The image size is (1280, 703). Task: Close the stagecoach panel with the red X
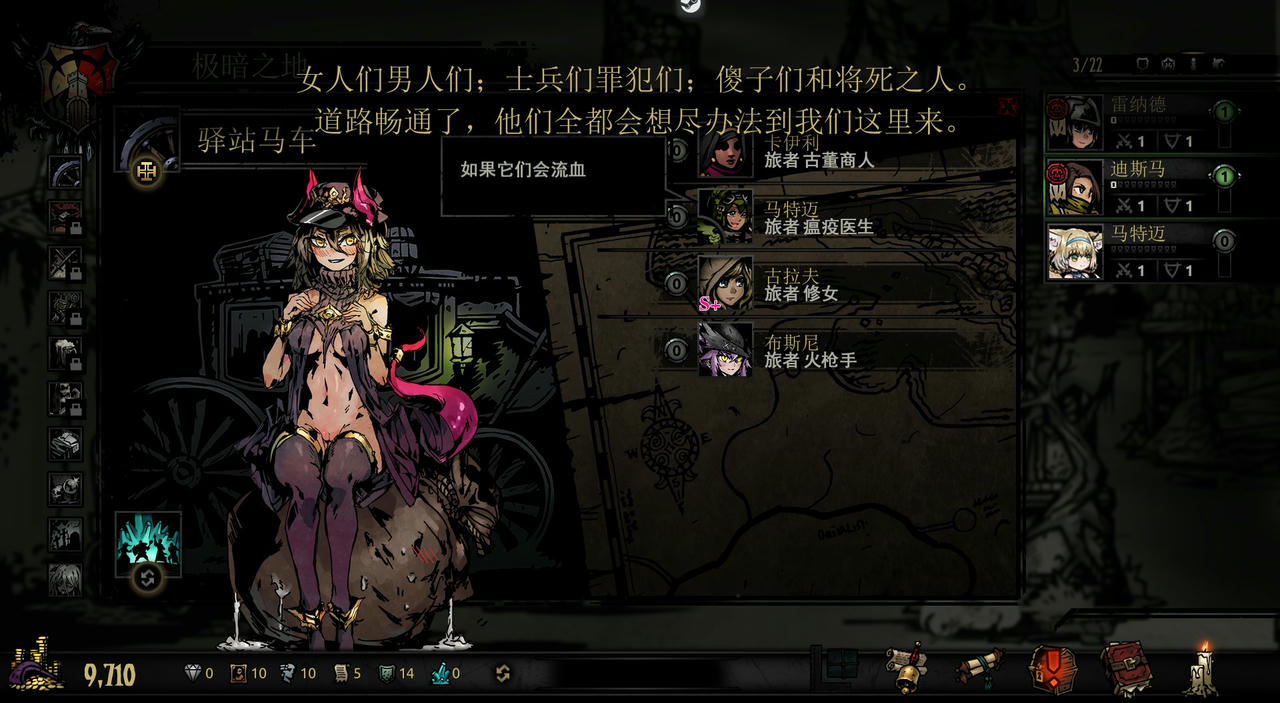click(1008, 106)
